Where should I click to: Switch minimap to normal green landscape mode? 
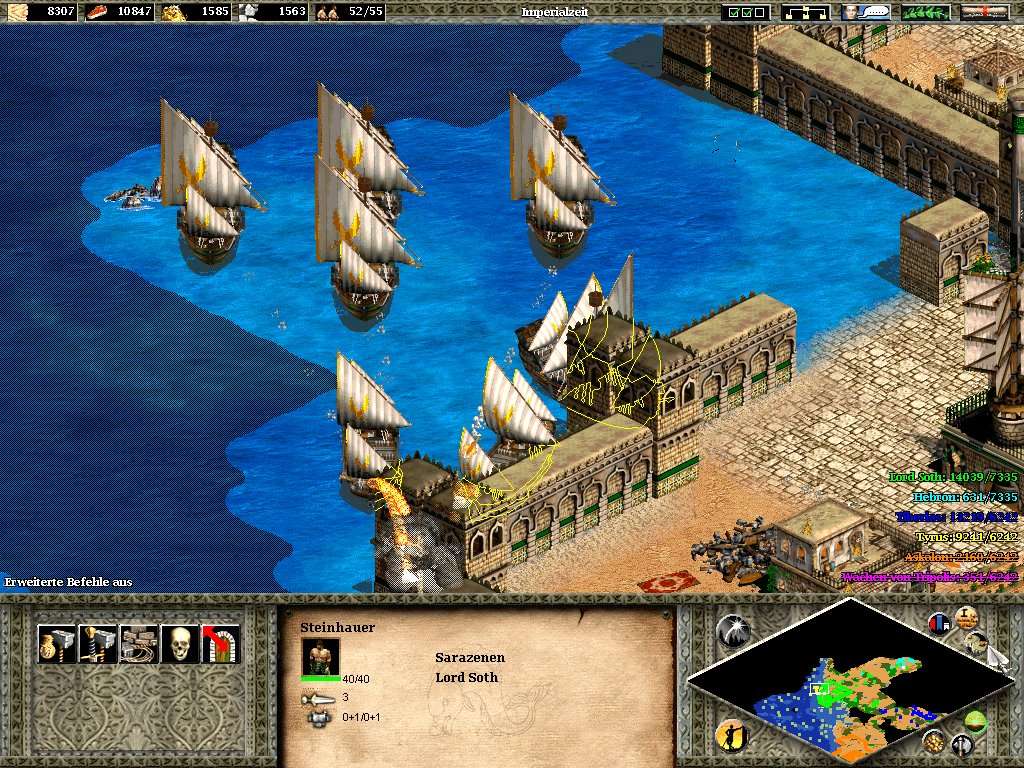[x=975, y=721]
